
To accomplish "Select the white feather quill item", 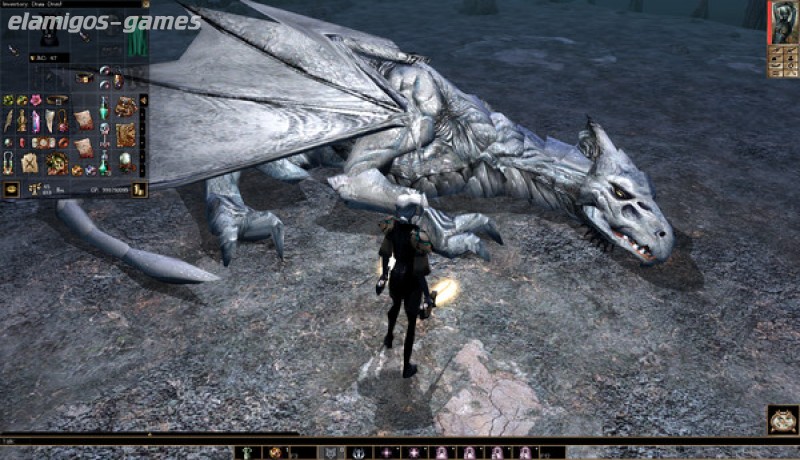I will pos(8,122).
